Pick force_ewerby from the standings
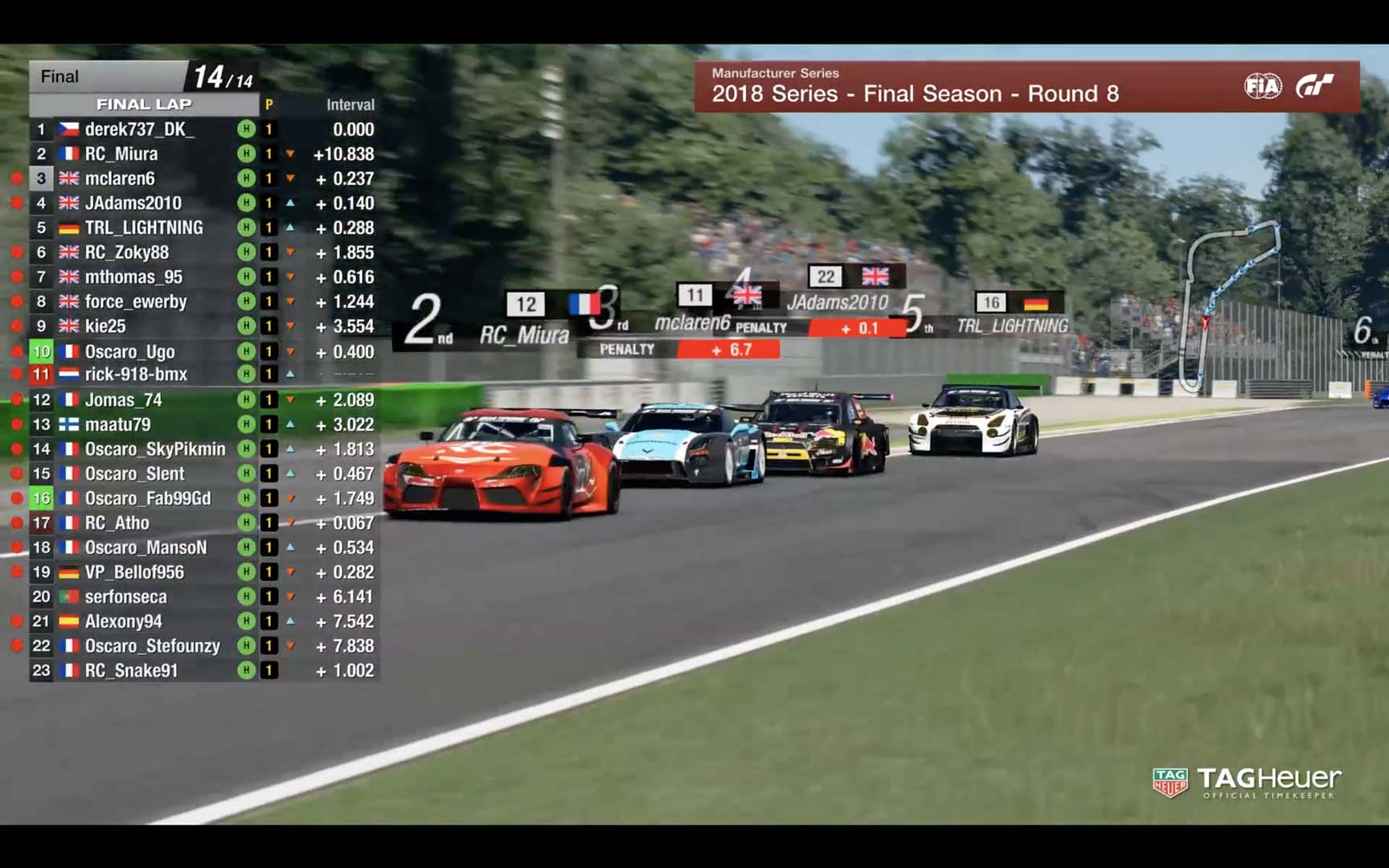This screenshot has width=1389, height=868. [136, 302]
